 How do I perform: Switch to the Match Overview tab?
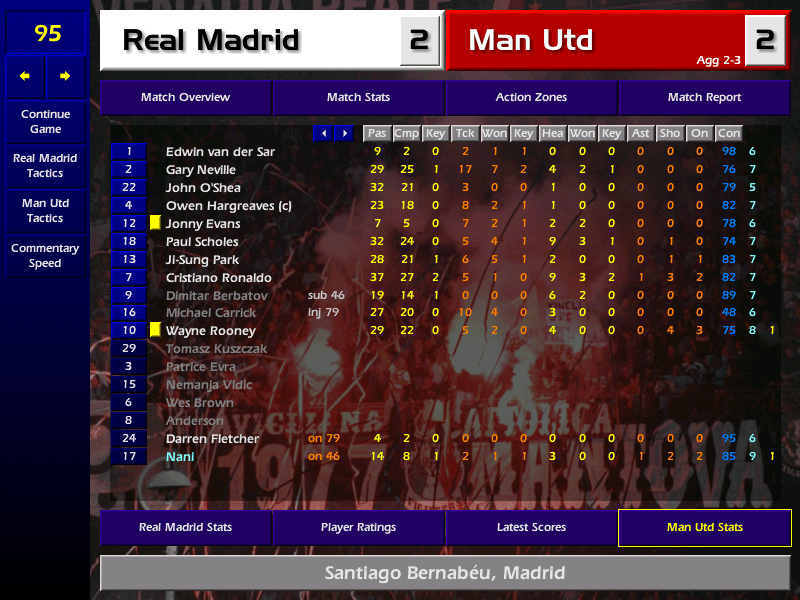185,98
